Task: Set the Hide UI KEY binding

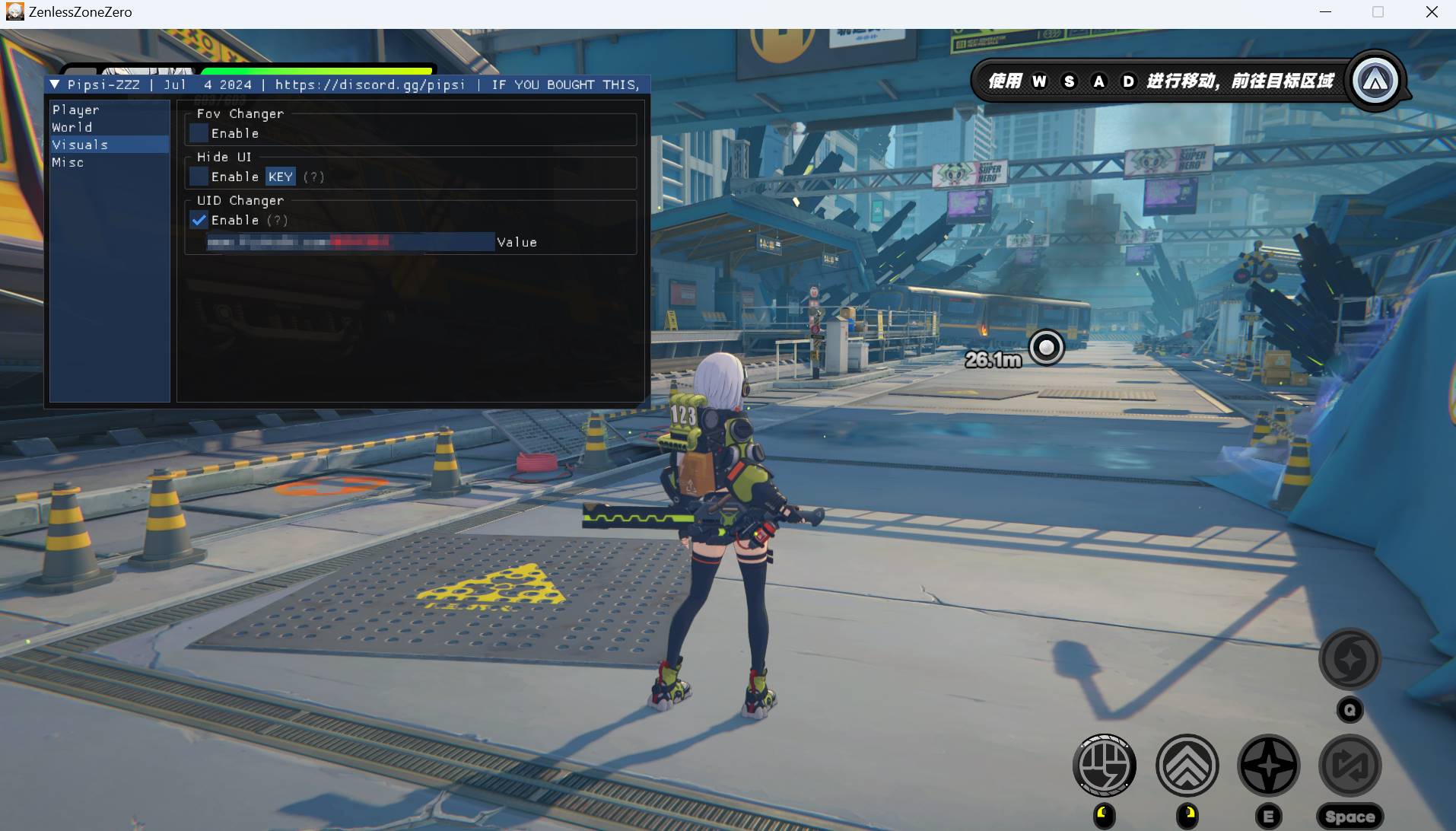Action: coord(280,177)
